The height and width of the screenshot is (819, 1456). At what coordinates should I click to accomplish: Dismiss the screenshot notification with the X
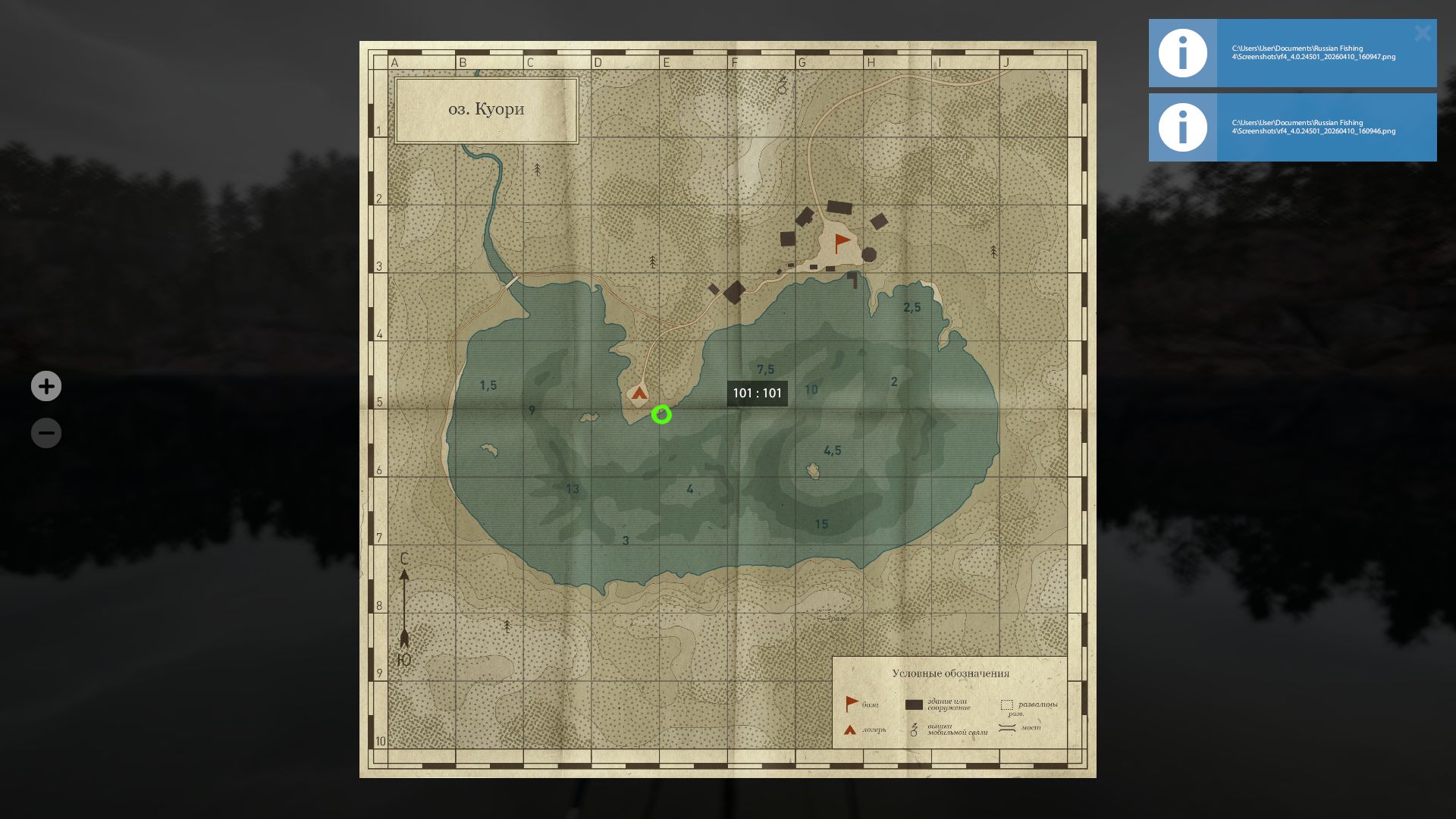point(1422,33)
